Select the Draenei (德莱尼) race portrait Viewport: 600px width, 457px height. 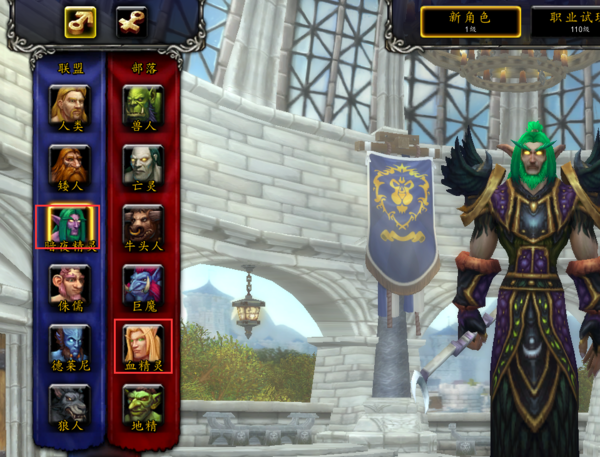point(69,344)
